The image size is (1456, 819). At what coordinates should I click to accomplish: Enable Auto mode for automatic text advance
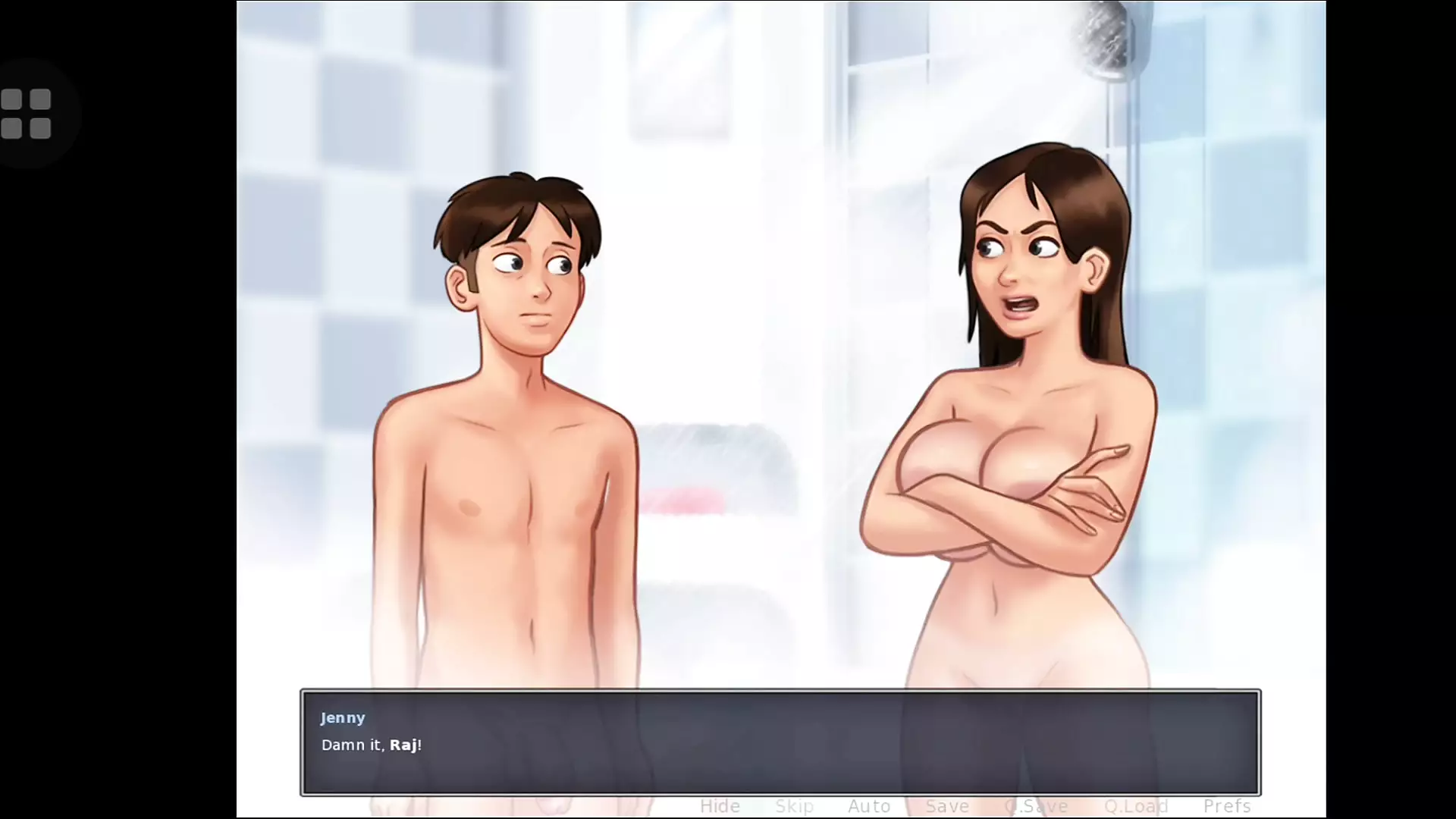pos(869,806)
